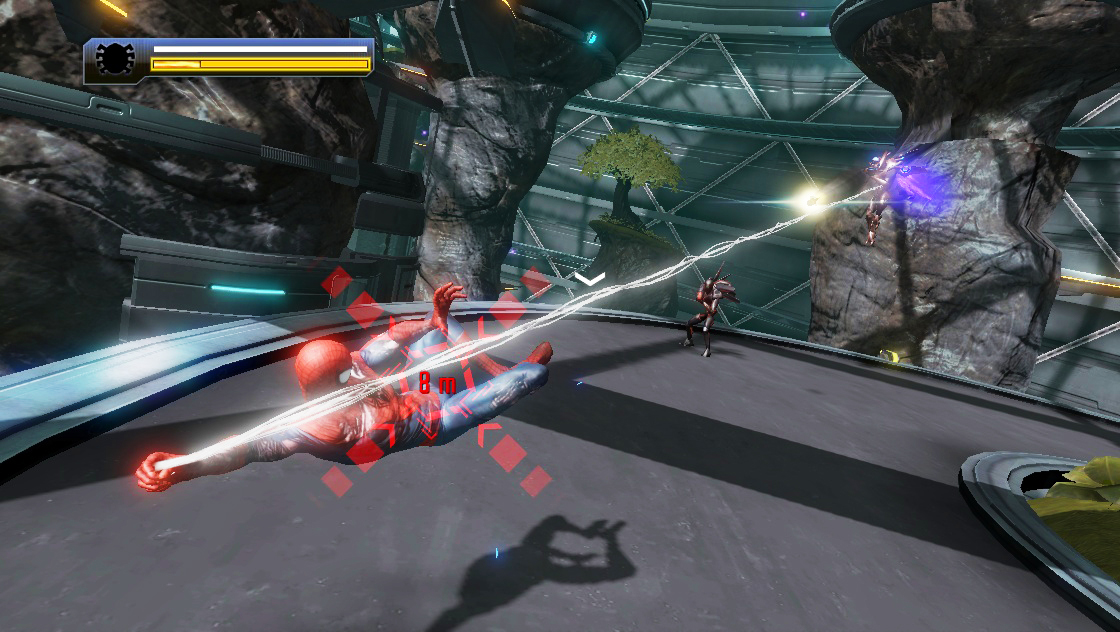The height and width of the screenshot is (632, 1120).
Task: Click the white chevron waypoint marker
Action: coord(590,278)
